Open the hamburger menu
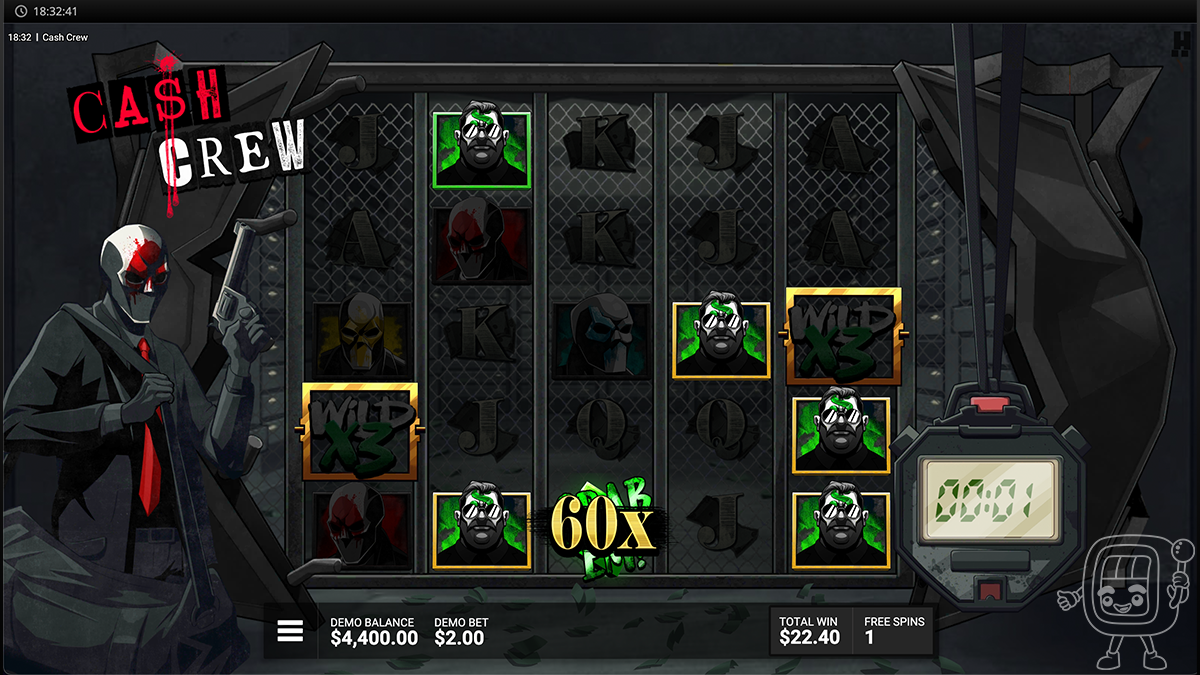Image resolution: width=1200 pixels, height=675 pixels. coord(290,631)
